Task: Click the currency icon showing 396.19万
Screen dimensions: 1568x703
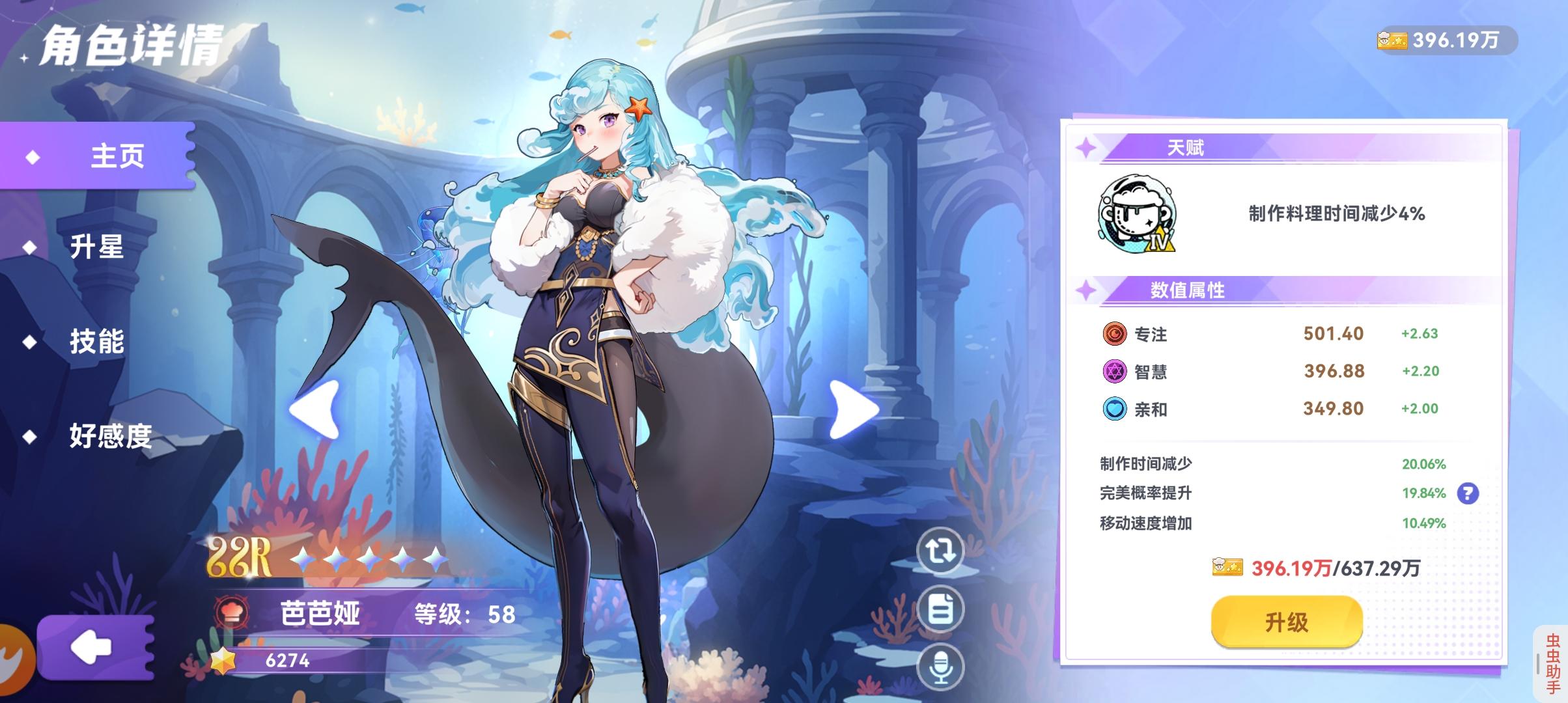Action: click(1391, 40)
